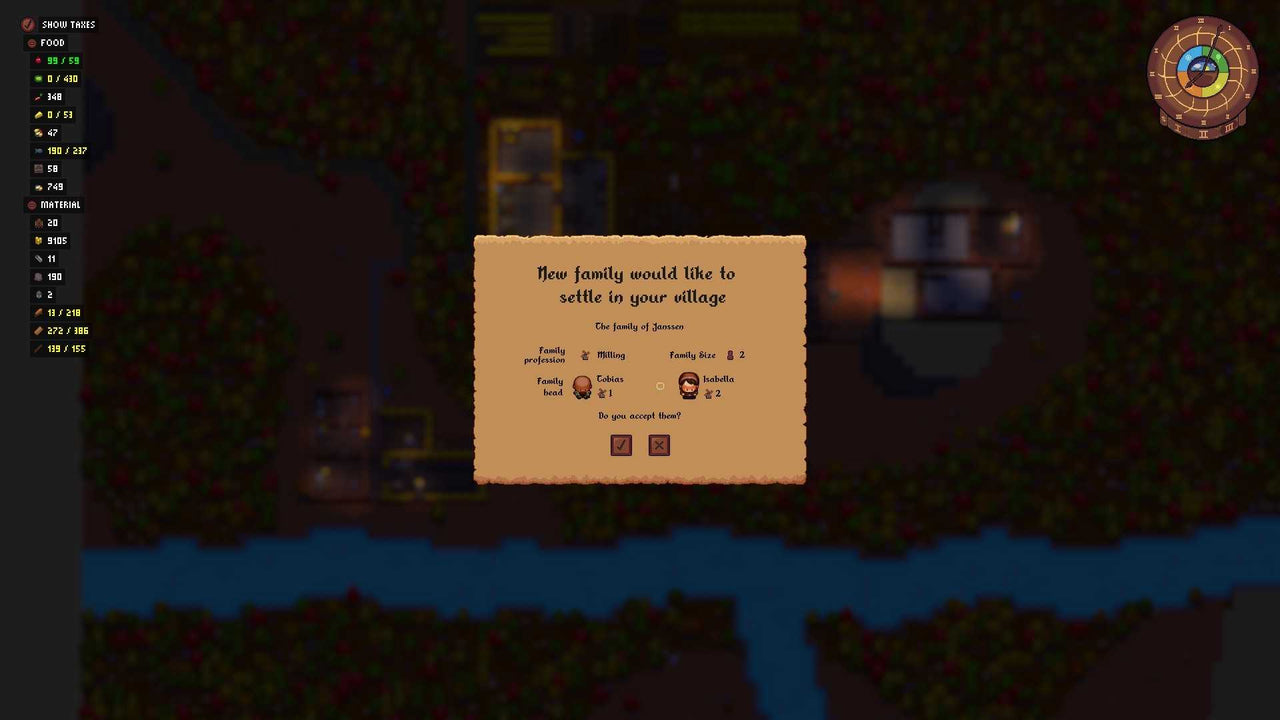The image size is (1280, 720).
Task: Click the Family Size villager icon
Action: pyautogui.click(x=733, y=355)
